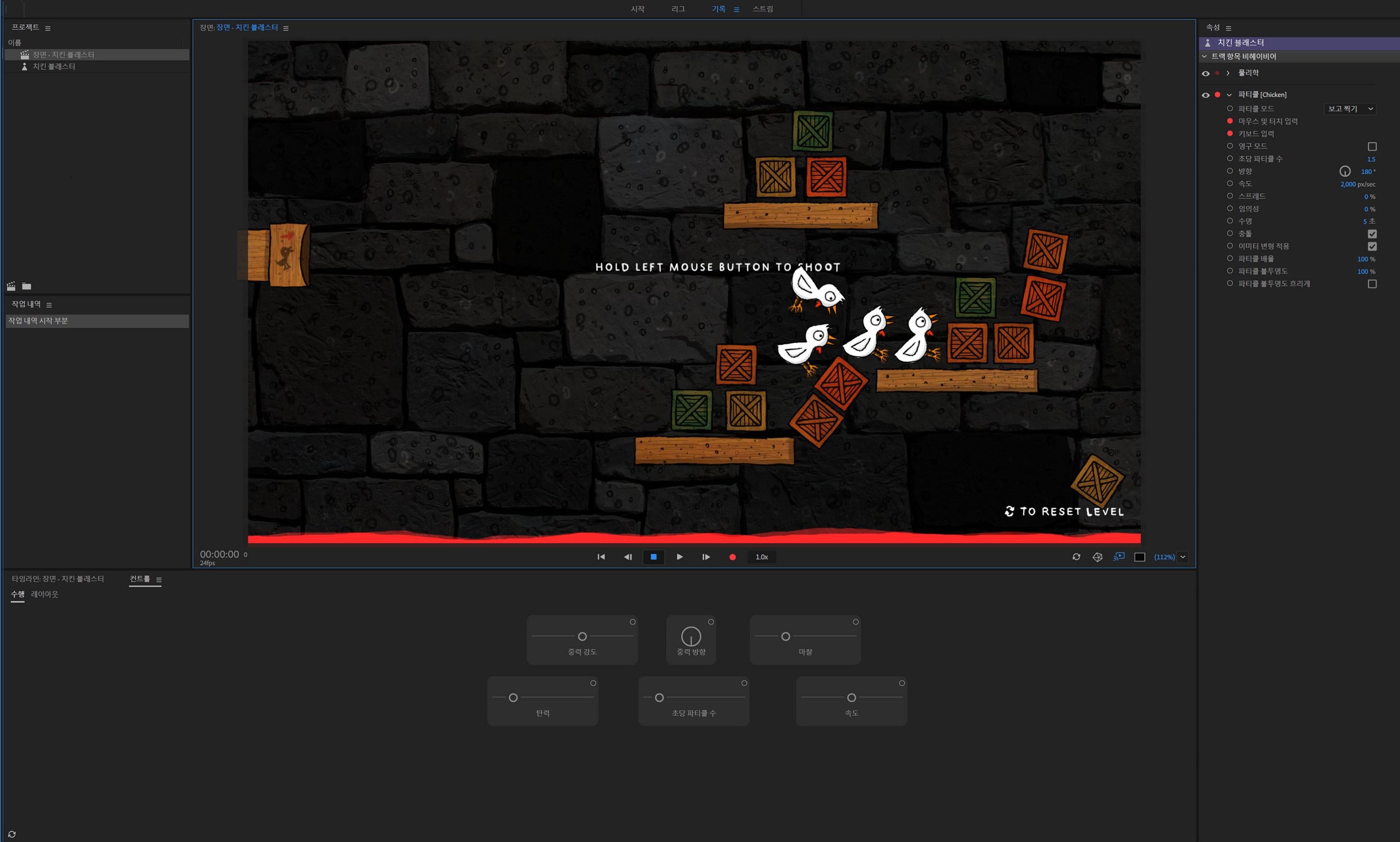Click the 중력 방향 dial control
Viewport: 1400px width, 842px height.
tap(691, 636)
